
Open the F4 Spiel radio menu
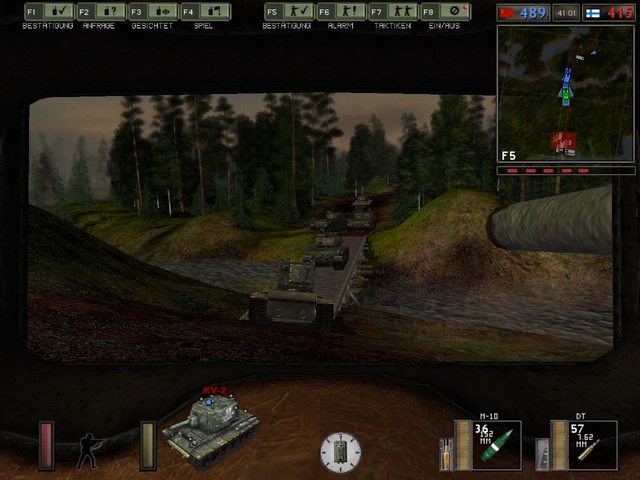click(205, 12)
